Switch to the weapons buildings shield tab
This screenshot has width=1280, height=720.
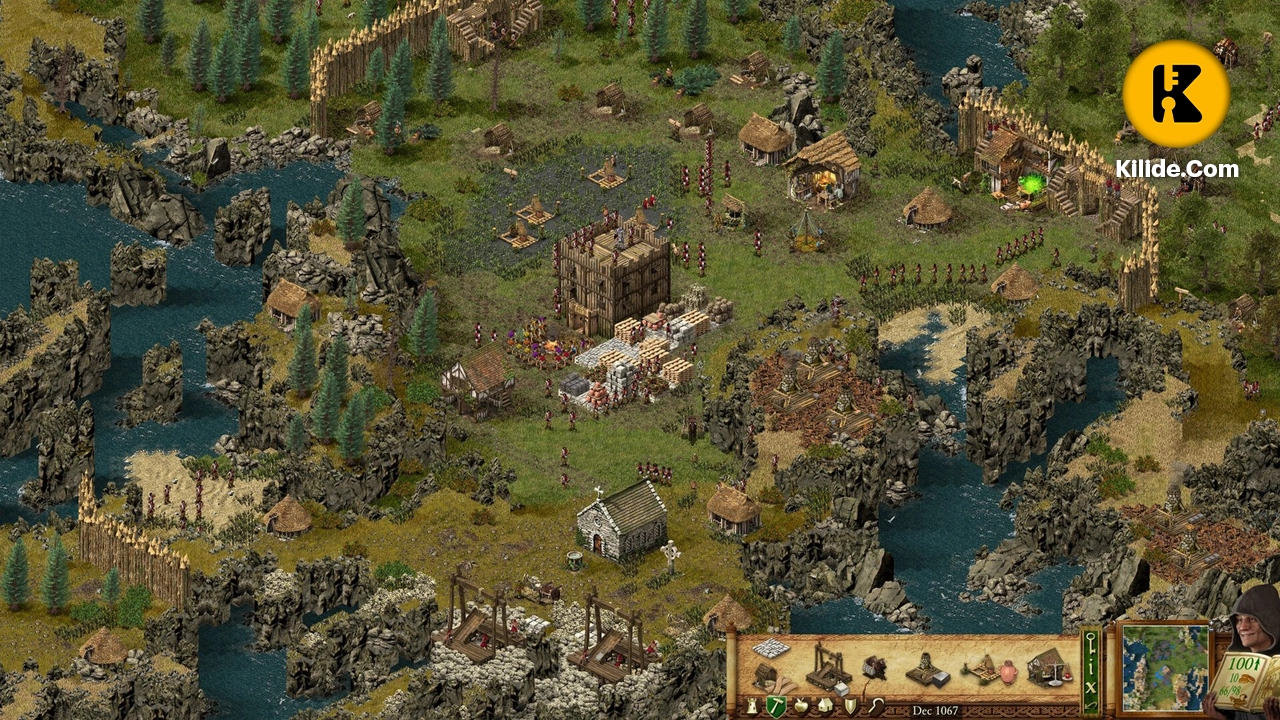(850, 704)
